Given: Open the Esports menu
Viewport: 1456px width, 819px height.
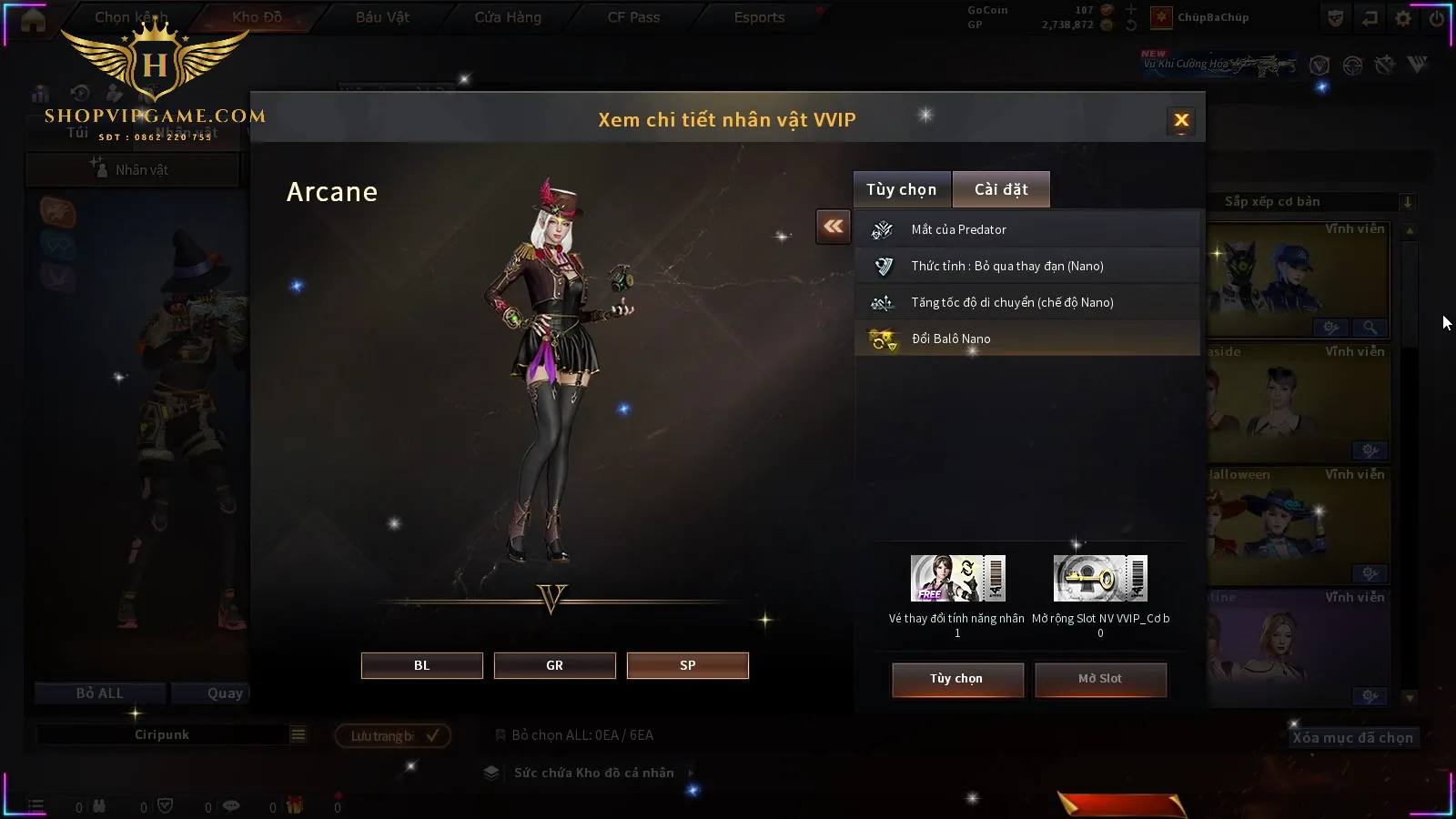Looking at the screenshot, I should [x=759, y=17].
